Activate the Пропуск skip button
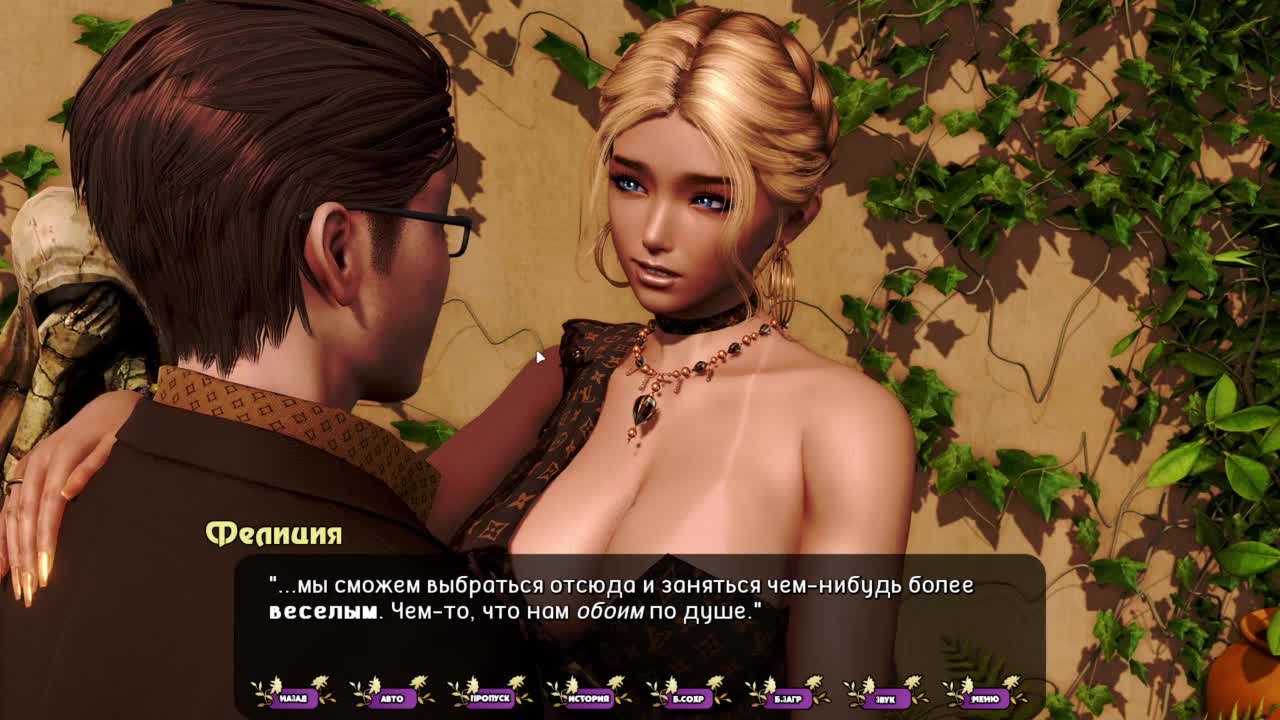This screenshot has height=720, width=1280. [x=491, y=697]
